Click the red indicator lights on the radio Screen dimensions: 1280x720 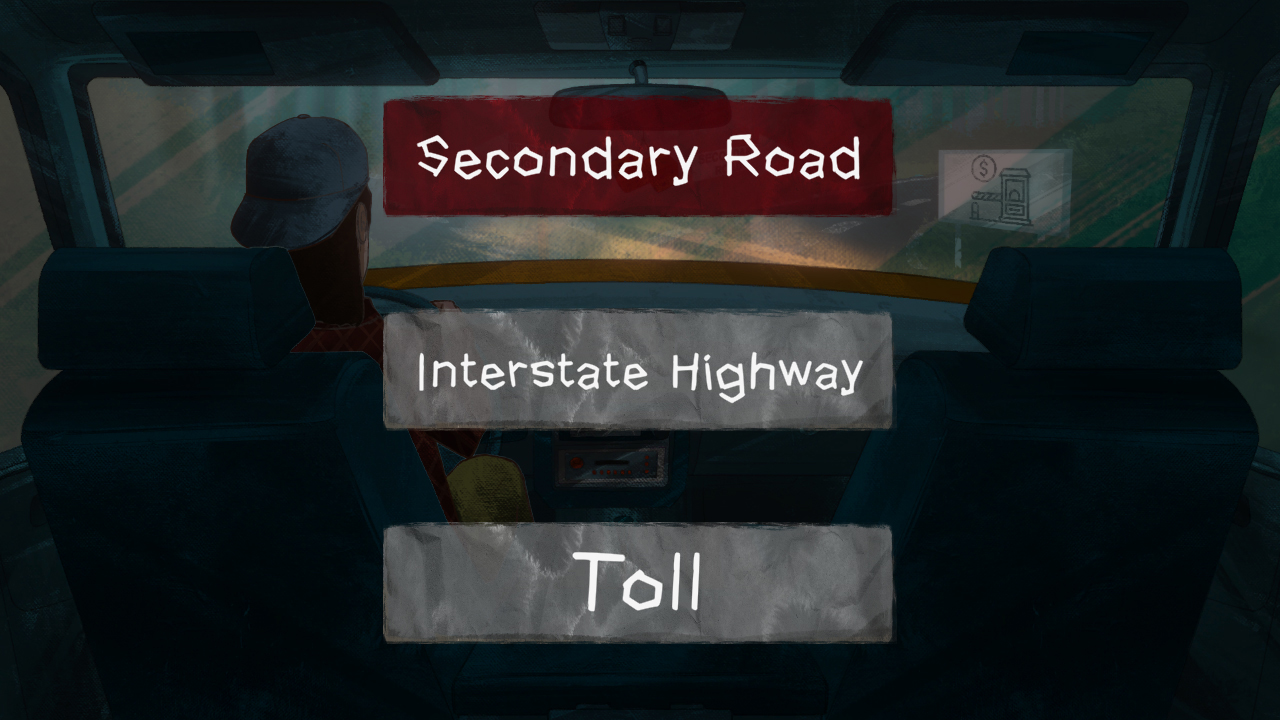647,466
